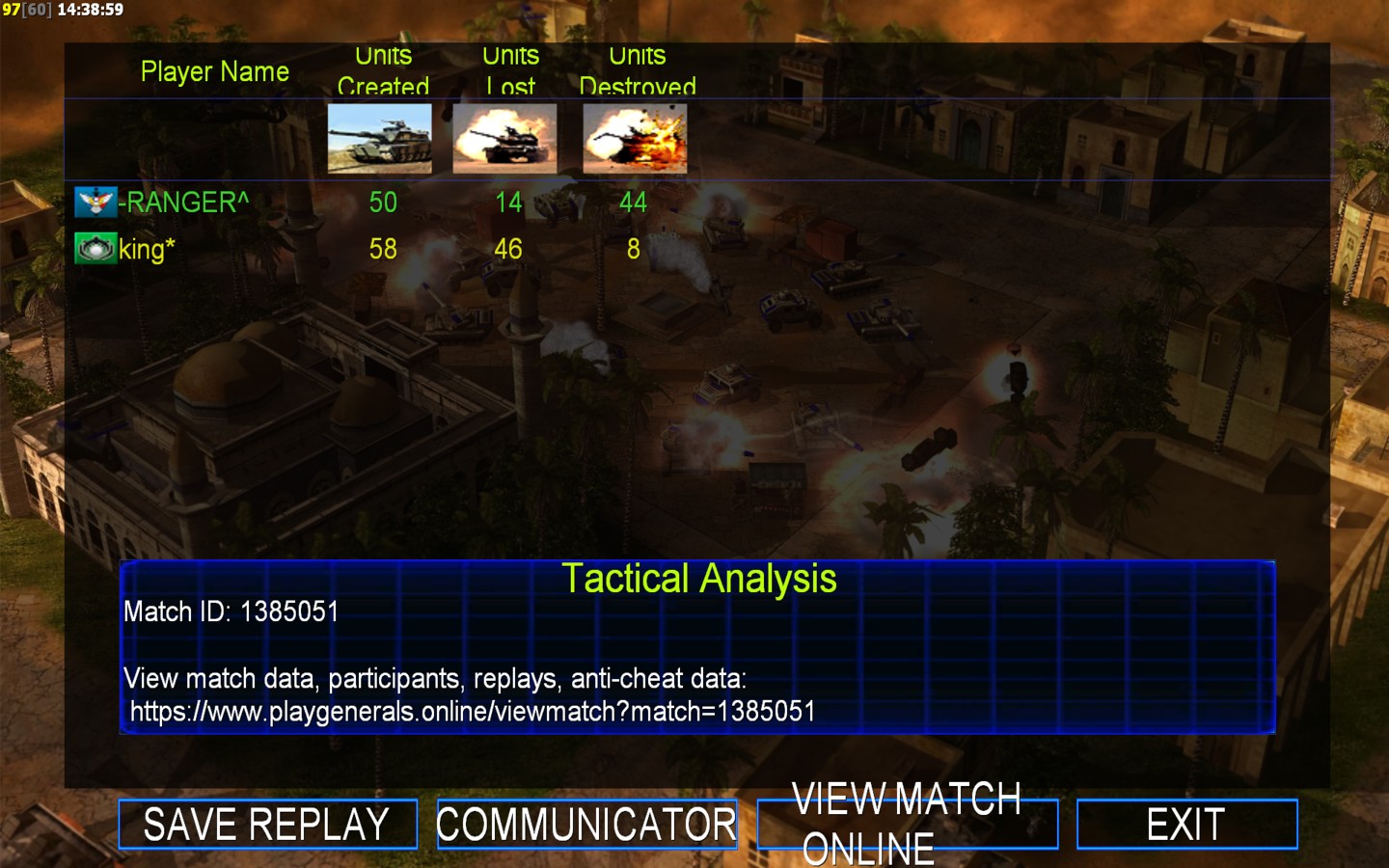This screenshot has height=868, width=1389.
Task: Open the Communicator
Action: (586, 825)
